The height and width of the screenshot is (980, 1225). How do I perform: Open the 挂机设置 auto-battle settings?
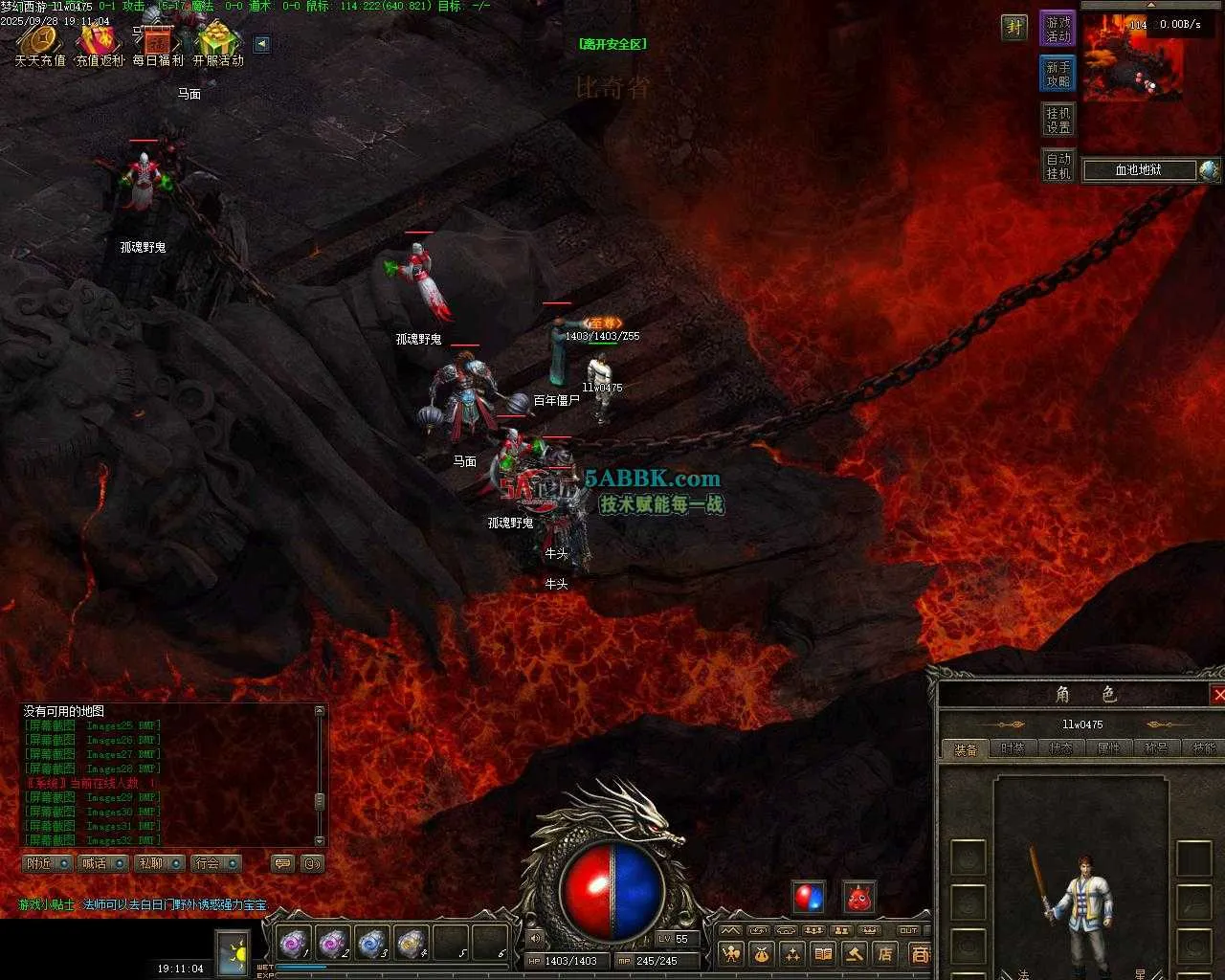point(1058,120)
